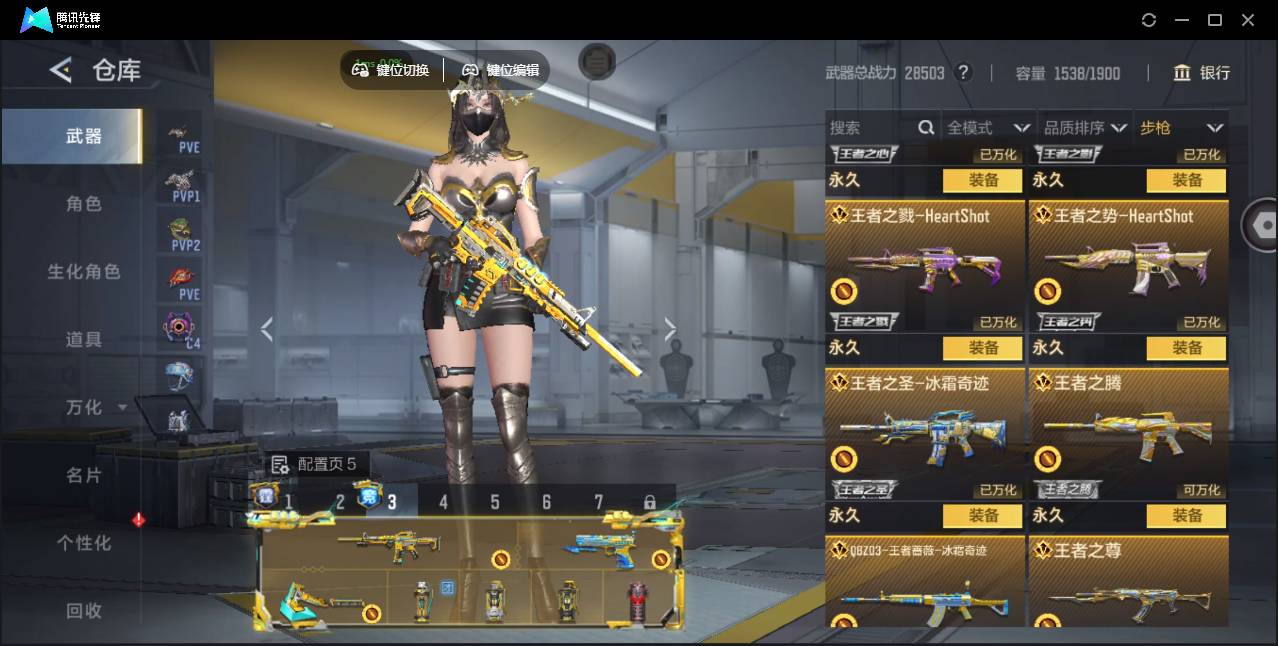This screenshot has height=646, width=1278.
Task: Click the weapon 搜索 search box
Action: [x=872, y=128]
